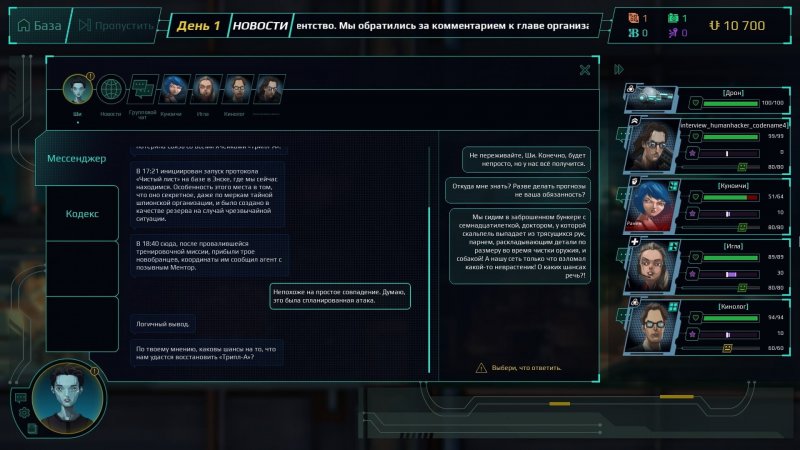Open settings via the gear icon

click(24, 412)
